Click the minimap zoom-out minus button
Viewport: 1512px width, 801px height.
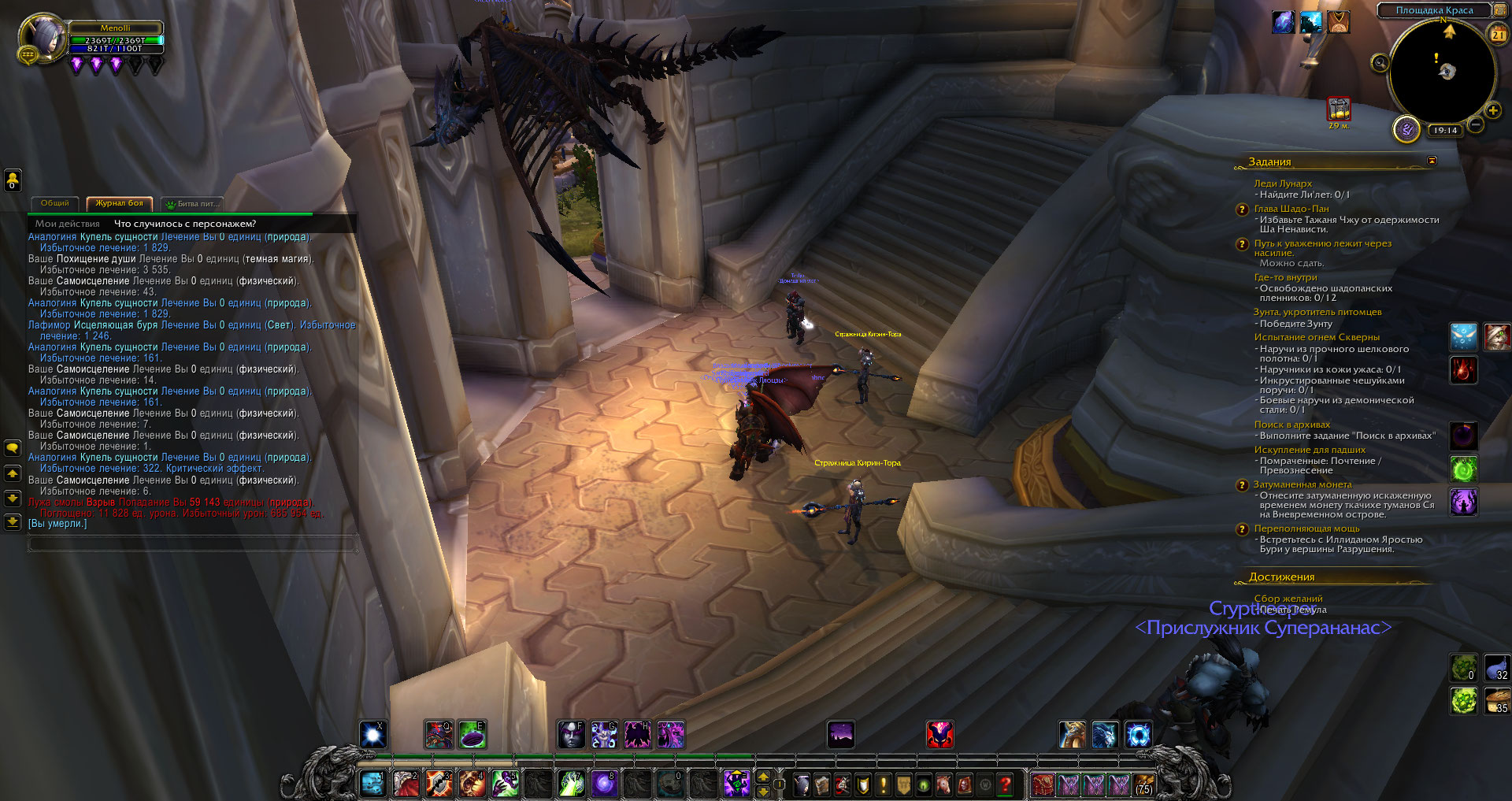click(1476, 124)
